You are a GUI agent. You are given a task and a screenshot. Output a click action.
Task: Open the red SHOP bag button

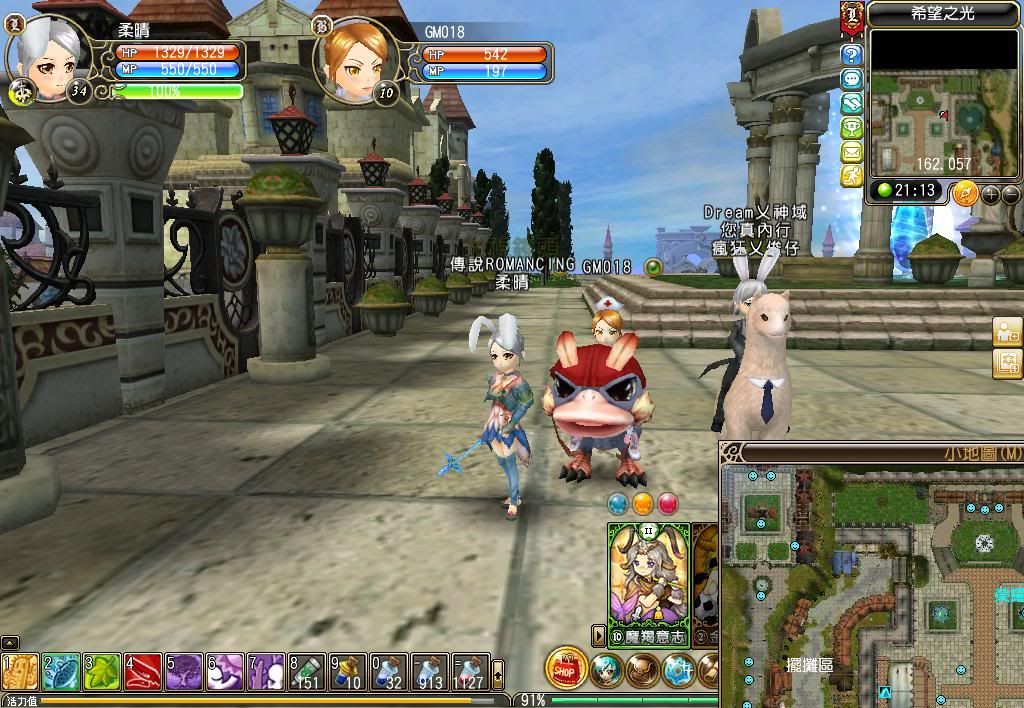pyautogui.click(x=566, y=669)
